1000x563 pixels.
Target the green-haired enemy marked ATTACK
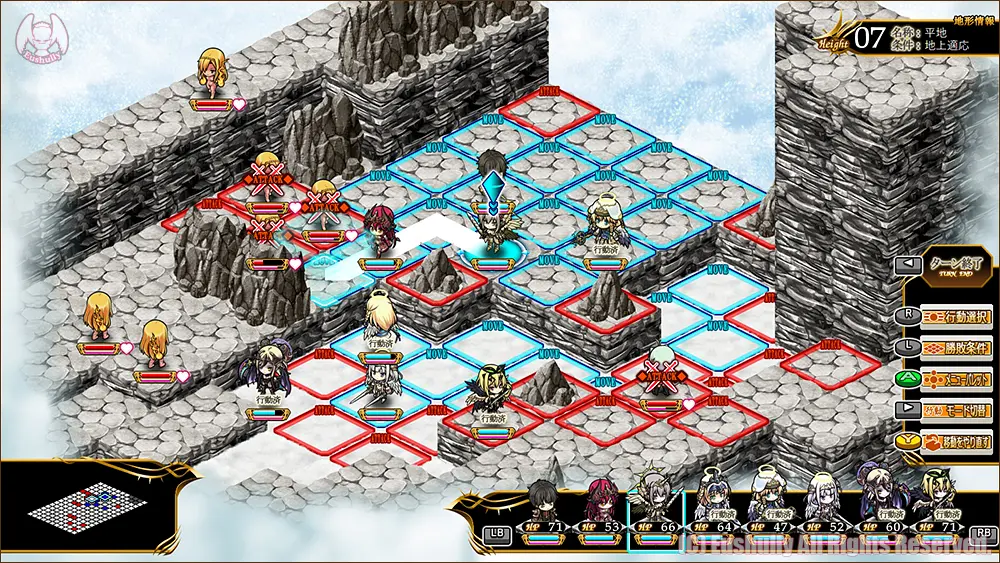660,372
